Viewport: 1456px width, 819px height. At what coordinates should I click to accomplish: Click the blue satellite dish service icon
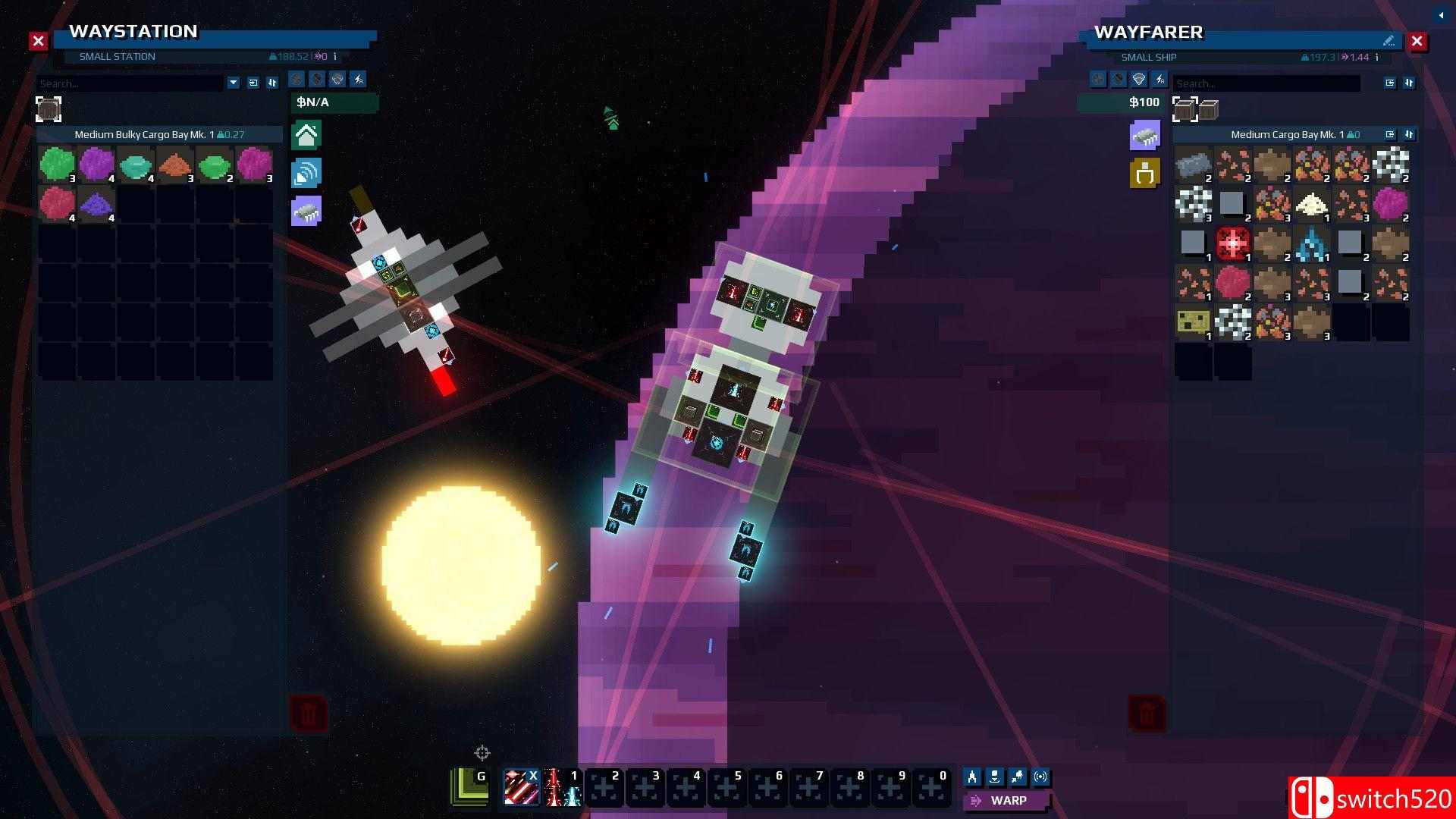tap(306, 172)
